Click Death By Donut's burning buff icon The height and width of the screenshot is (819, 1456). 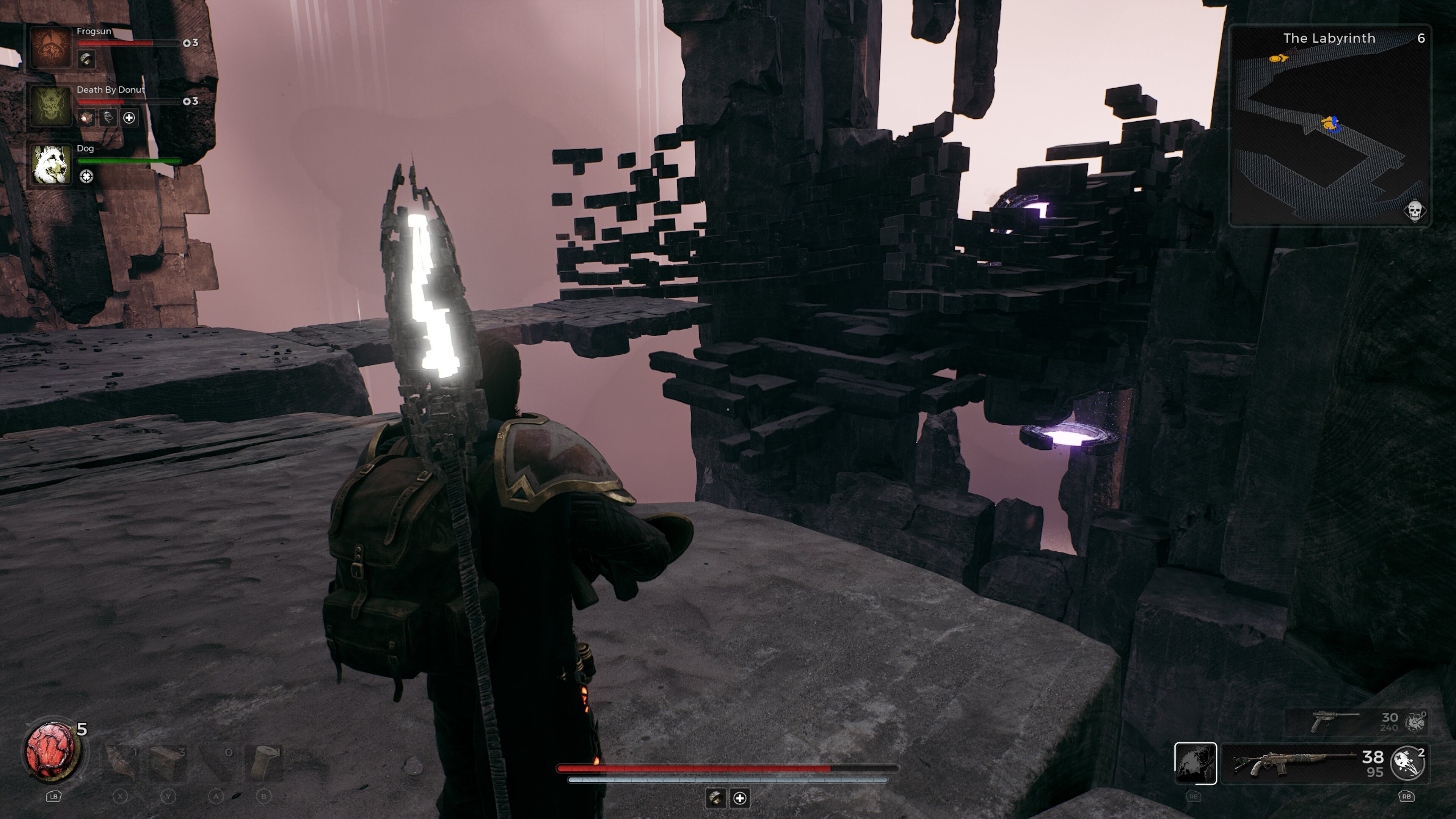point(87,119)
